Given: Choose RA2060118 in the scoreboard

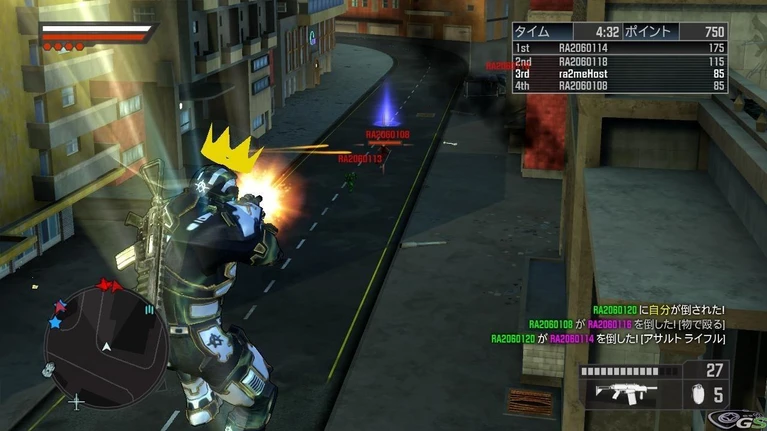Looking at the screenshot, I should click(619, 61).
